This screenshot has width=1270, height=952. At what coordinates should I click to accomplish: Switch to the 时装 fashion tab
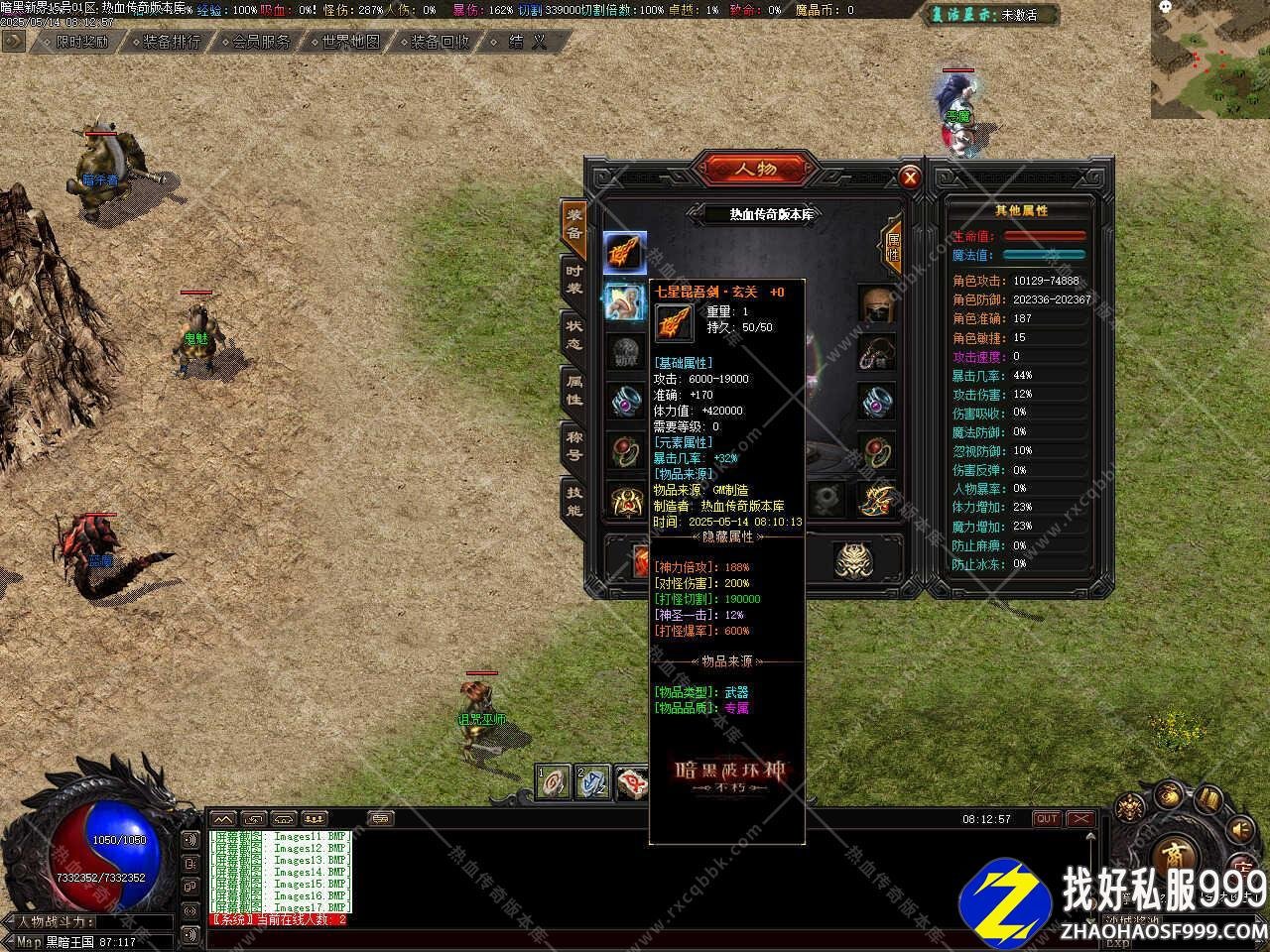574,279
